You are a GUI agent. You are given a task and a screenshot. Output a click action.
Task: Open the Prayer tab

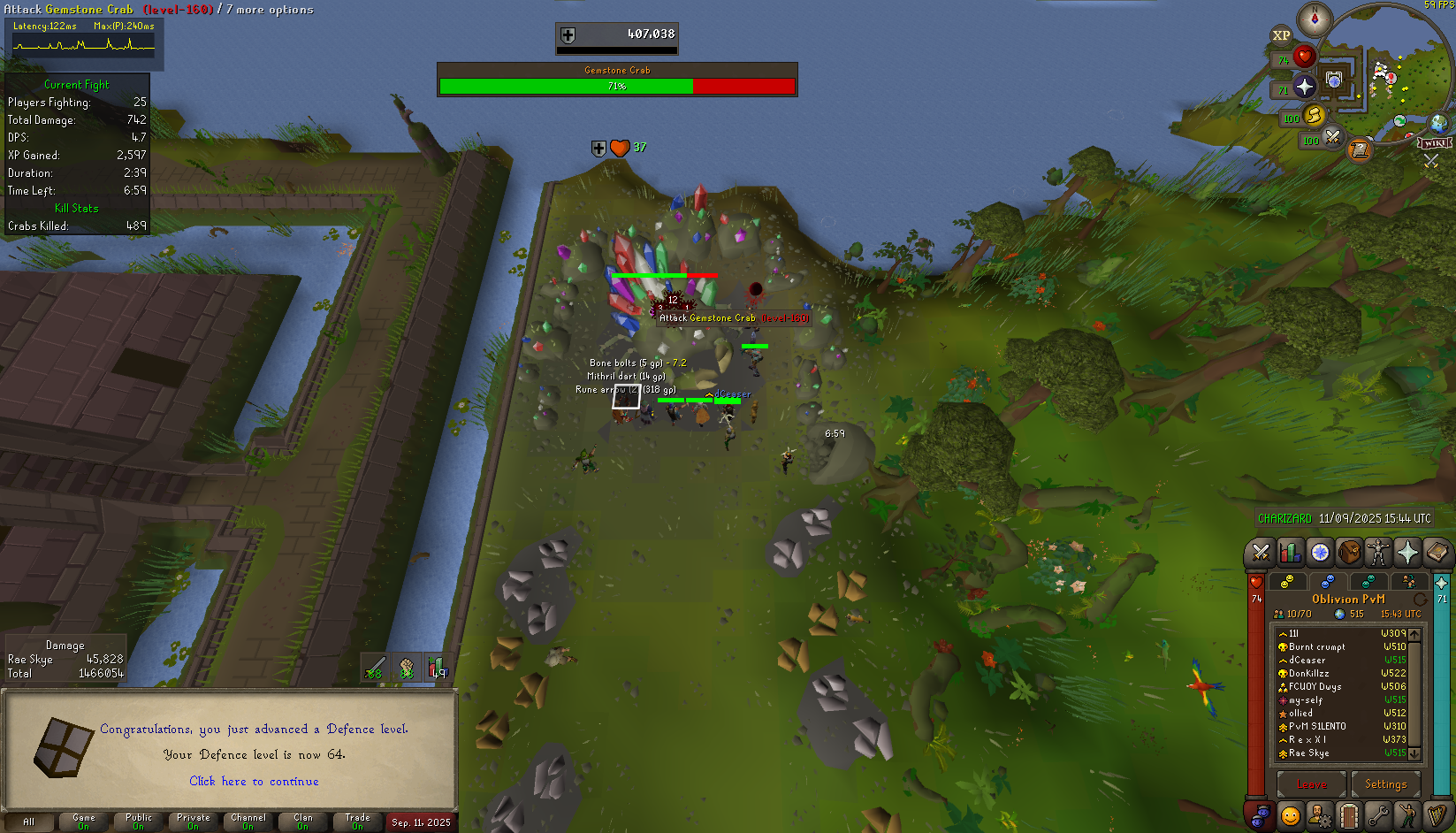coord(1407,554)
